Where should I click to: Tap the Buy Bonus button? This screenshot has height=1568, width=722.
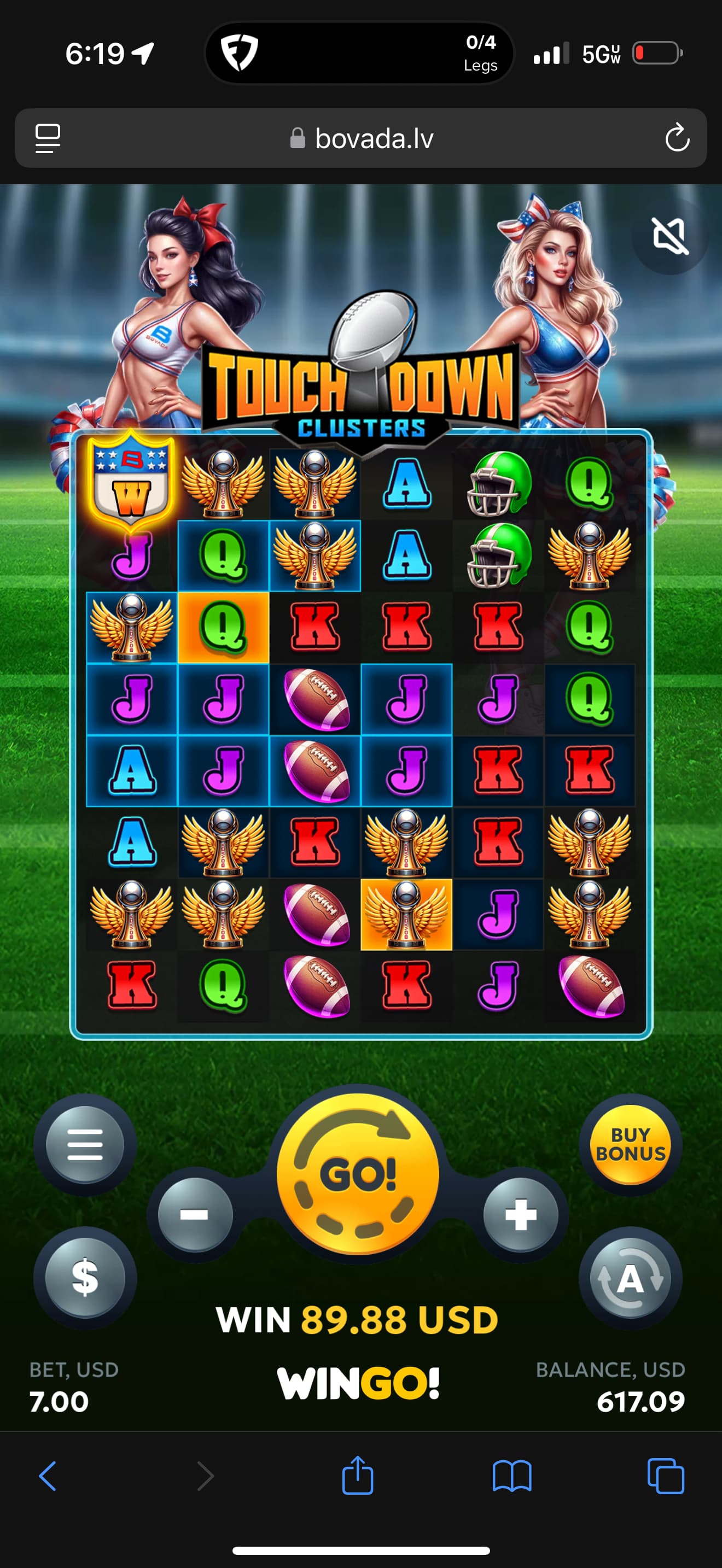click(x=630, y=1144)
